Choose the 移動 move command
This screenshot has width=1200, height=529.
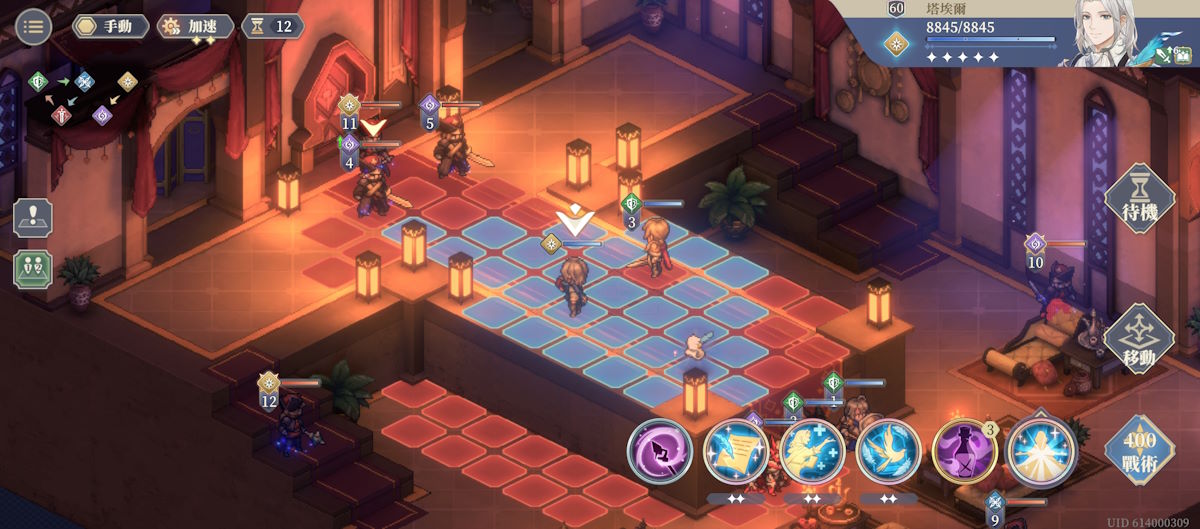click(x=1138, y=338)
